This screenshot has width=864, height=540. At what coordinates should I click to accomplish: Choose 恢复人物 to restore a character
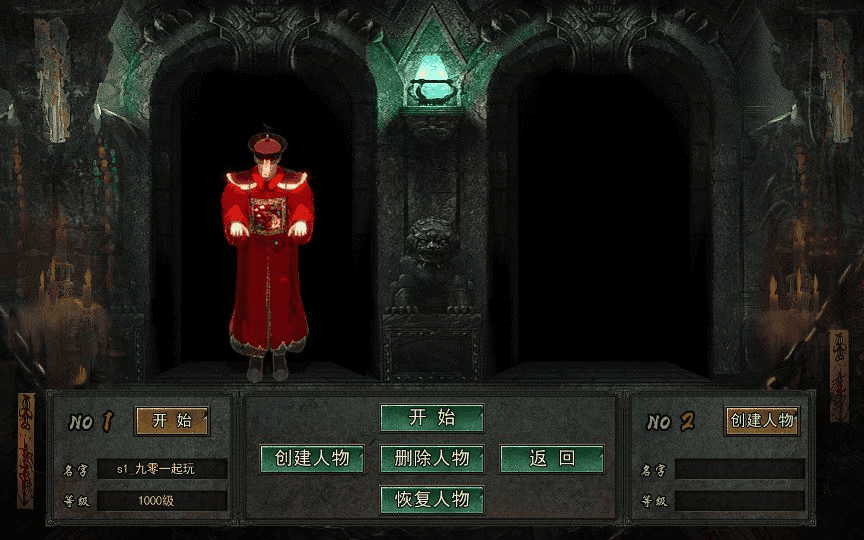point(432,499)
